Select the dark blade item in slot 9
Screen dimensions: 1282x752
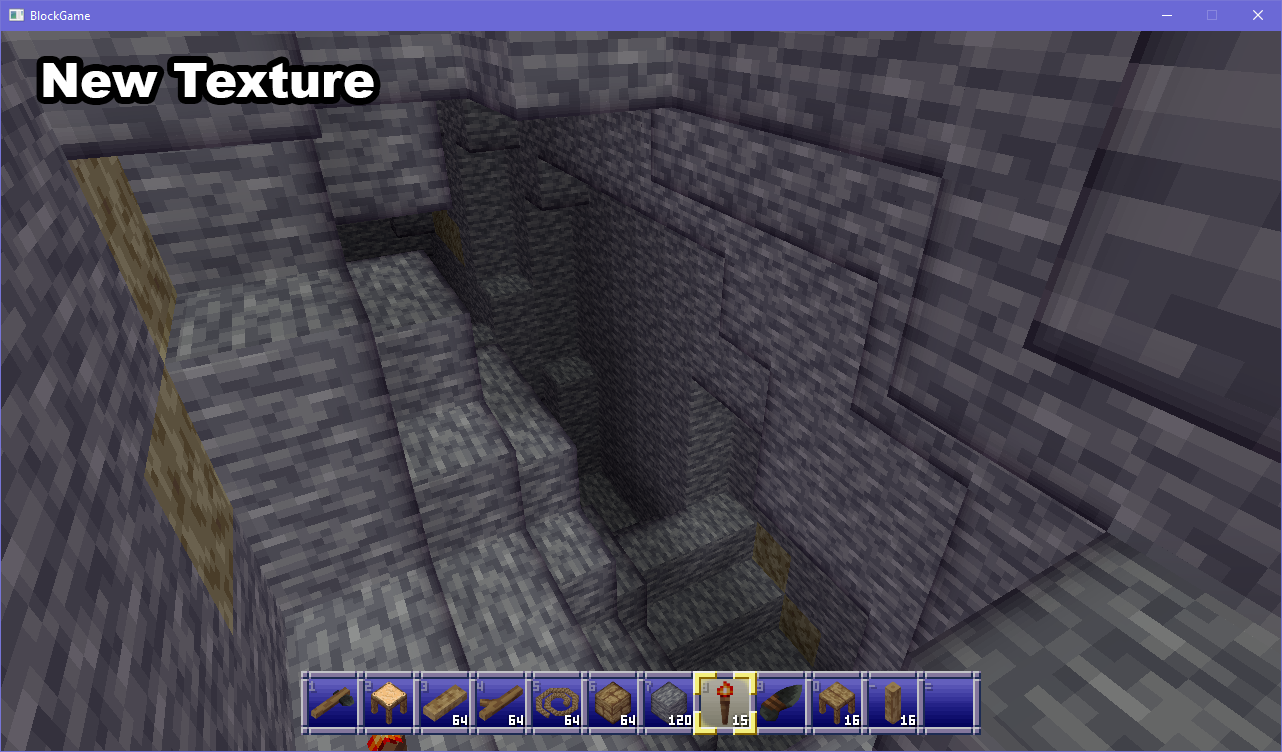coord(781,703)
